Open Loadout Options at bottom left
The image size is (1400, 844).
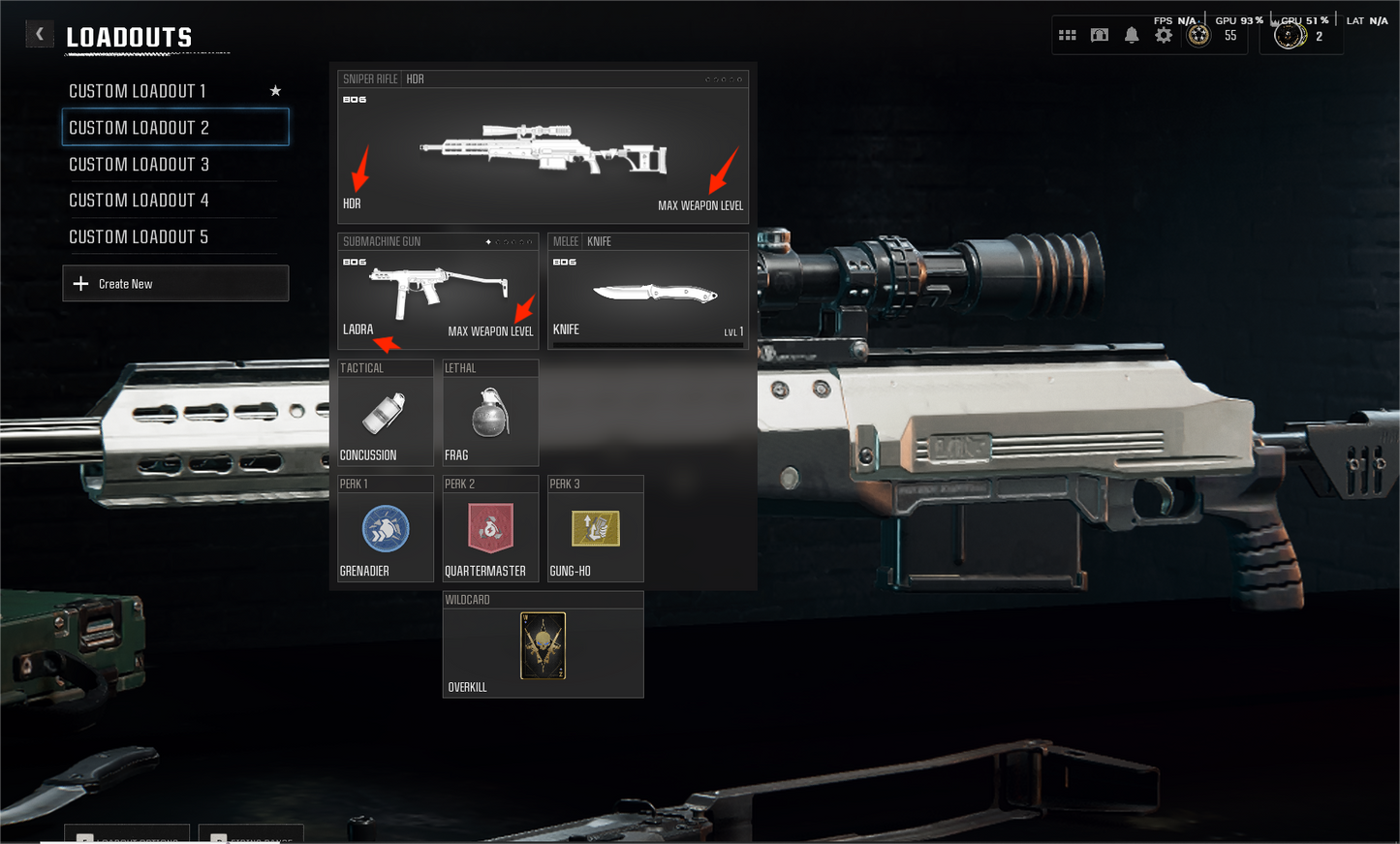pyautogui.click(x=126, y=836)
